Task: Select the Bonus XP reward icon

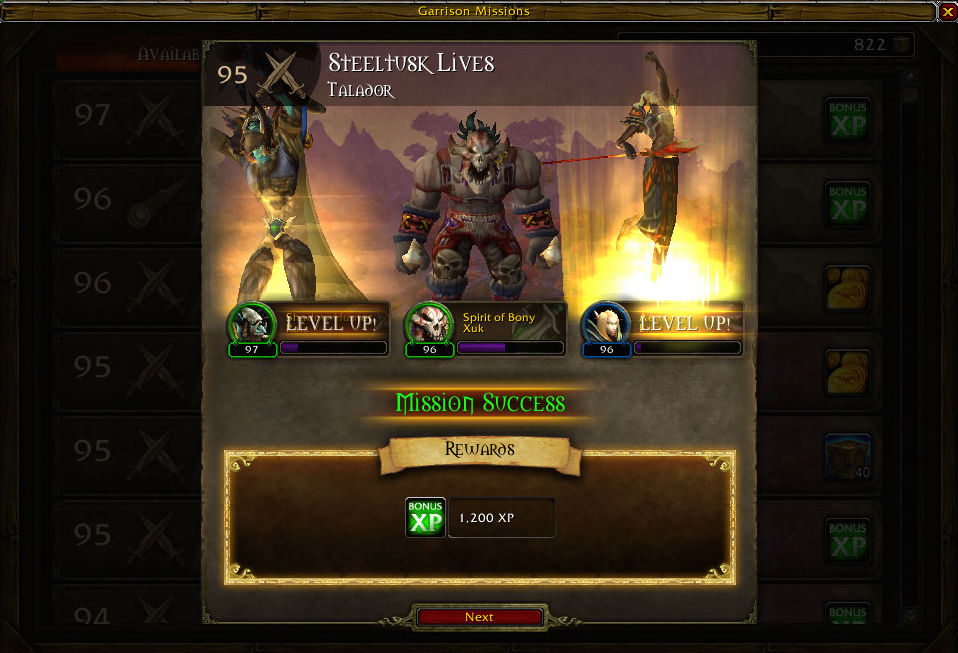Action: click(x=425, y=517)
